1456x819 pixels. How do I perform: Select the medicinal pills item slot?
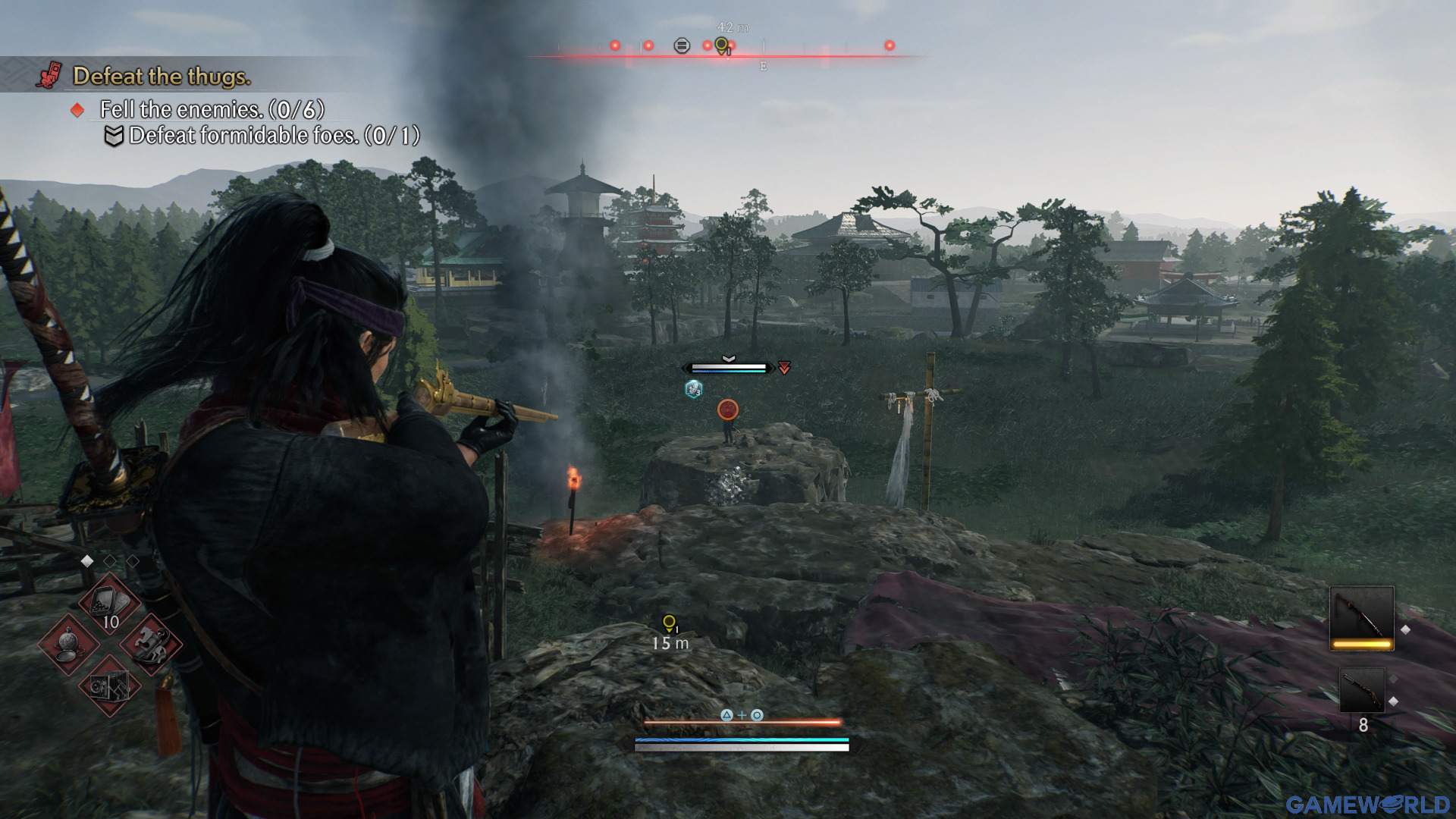click(x=111, y=604)
